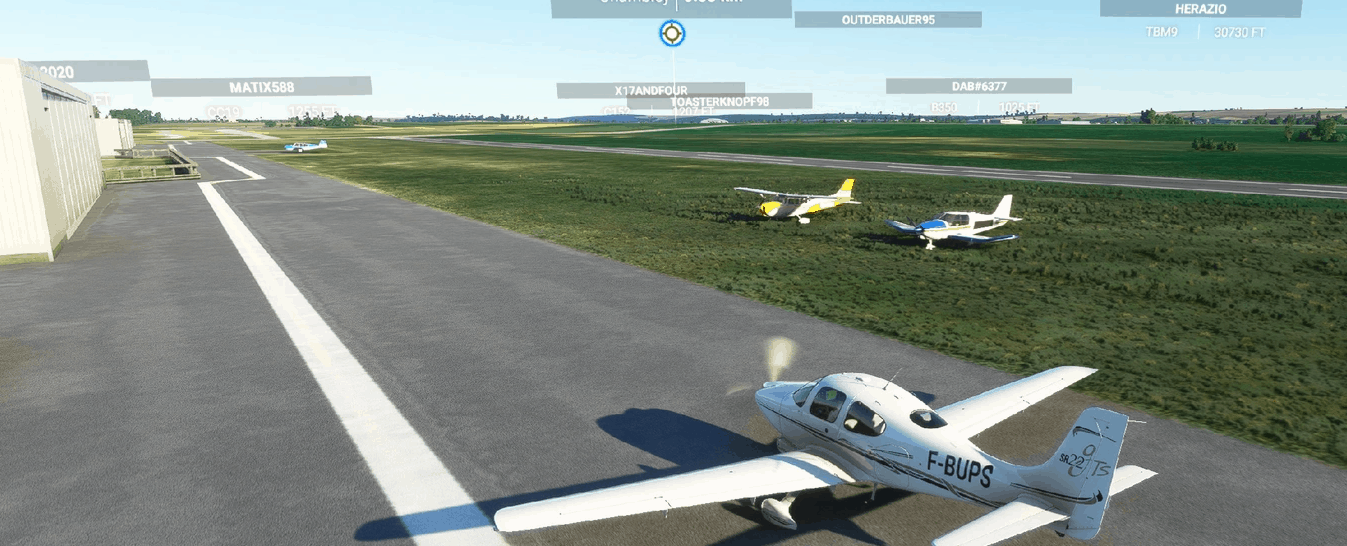Select the MATIX588 player nameplate

tap(261, 87)
